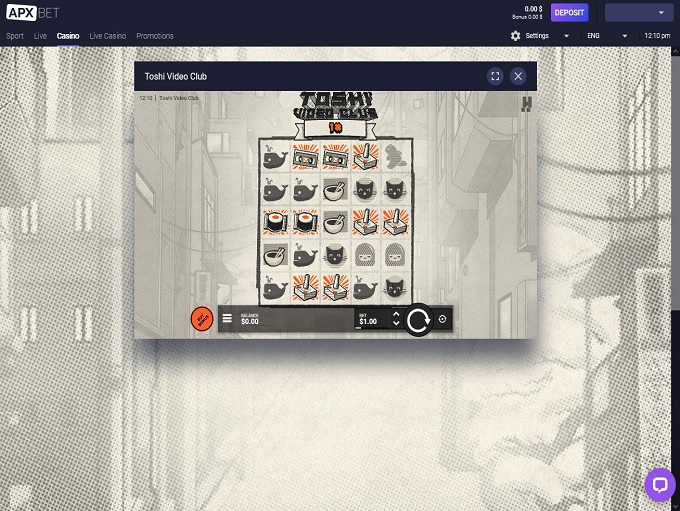Click the Deposit button
The width and height of the screenshot is (680, 511).
pyautogui.click(x=569, y=12)
